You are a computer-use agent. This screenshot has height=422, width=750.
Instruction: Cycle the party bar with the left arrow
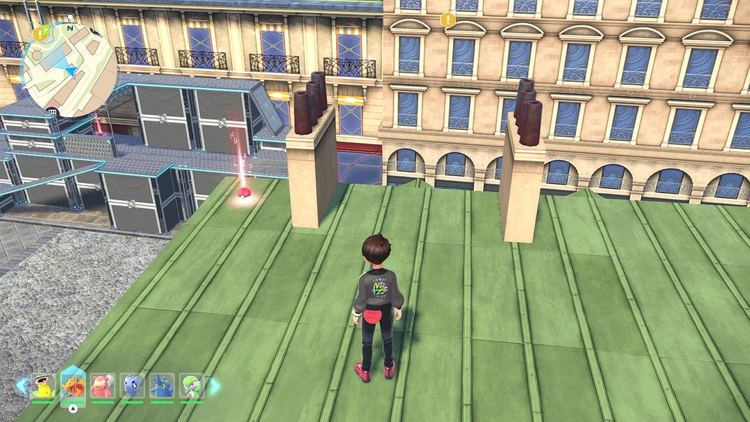(21, 386)
